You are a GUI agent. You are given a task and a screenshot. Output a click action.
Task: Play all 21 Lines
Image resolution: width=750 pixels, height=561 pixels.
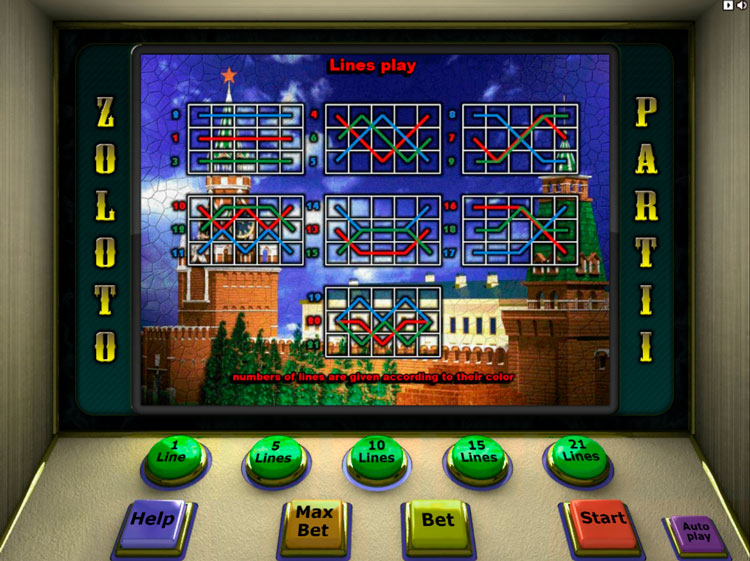tap(579, 458)
